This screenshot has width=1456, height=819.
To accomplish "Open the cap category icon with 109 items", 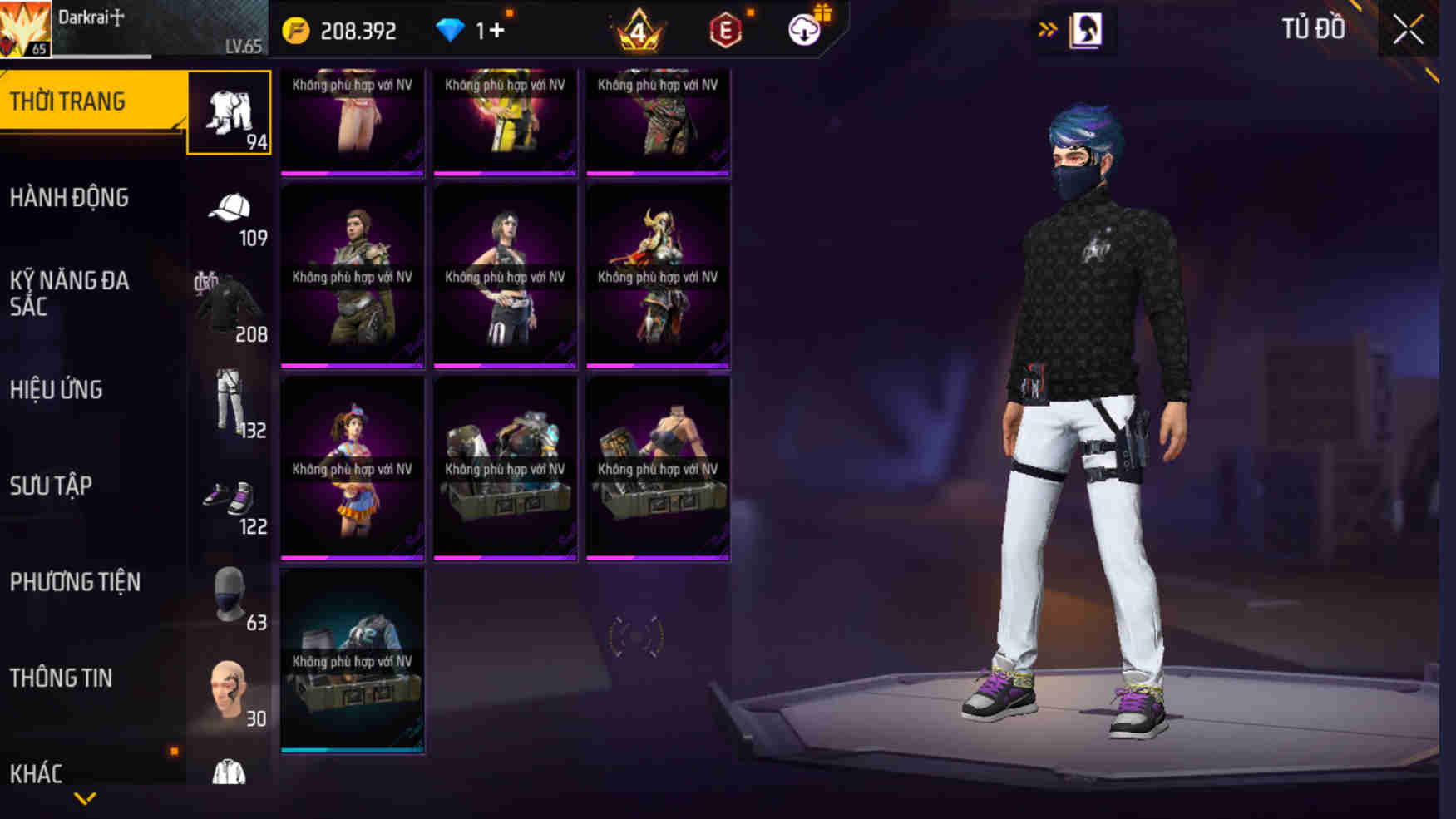I will [x=230, y=208].
